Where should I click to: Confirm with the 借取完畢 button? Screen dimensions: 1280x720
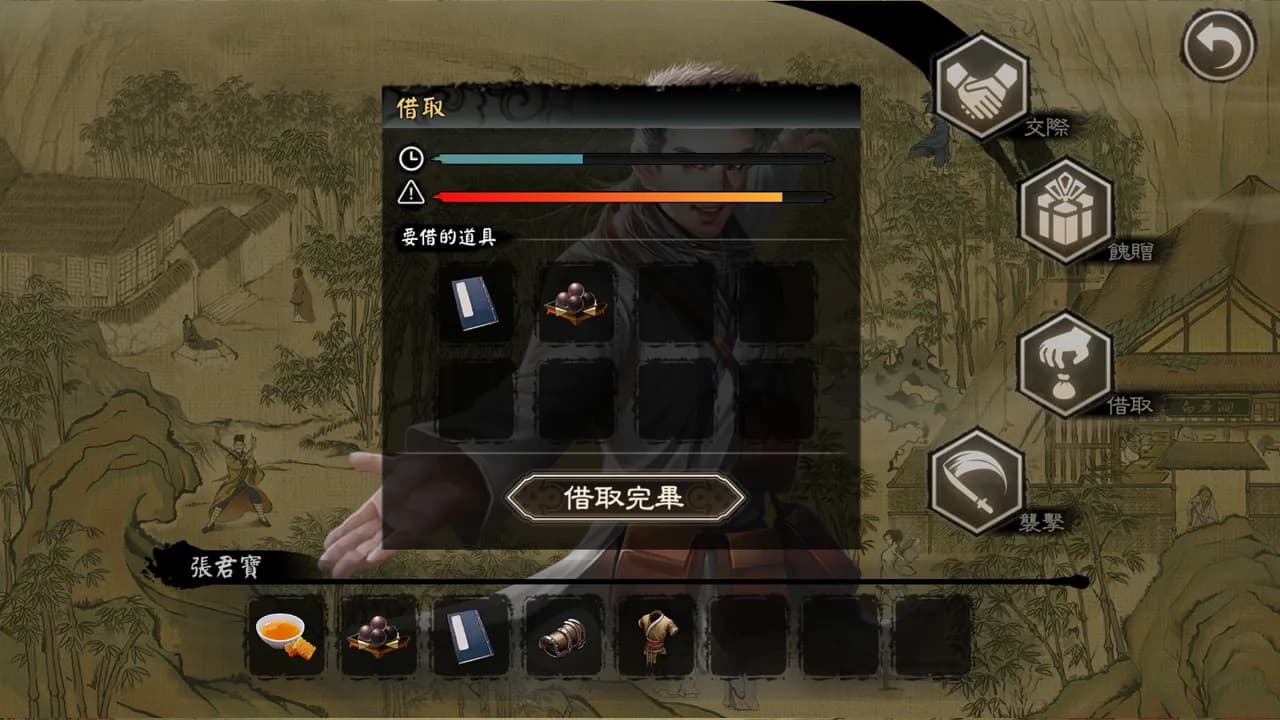click(625, 498)
